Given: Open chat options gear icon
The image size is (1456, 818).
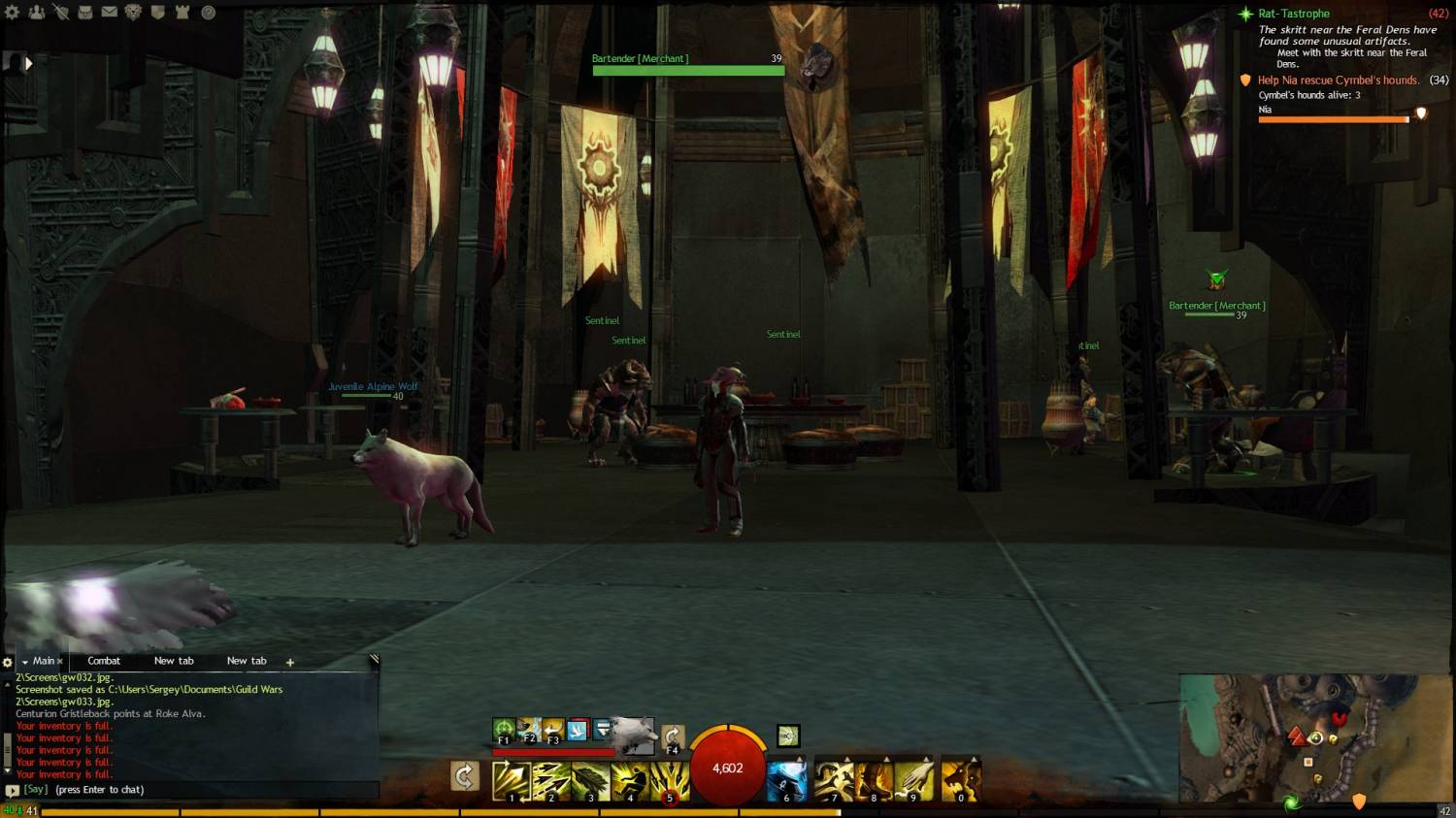Looking at the screenshot, I should click(x=8, y=662).
